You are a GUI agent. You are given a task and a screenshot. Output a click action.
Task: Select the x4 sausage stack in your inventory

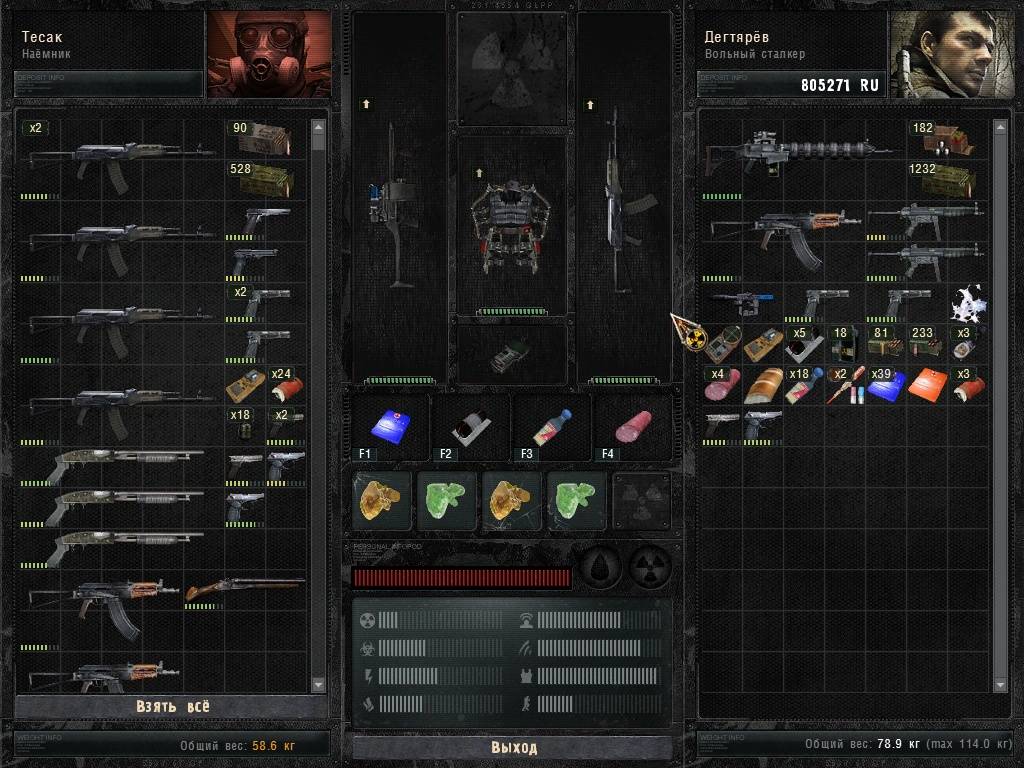[x=725, y=385]
